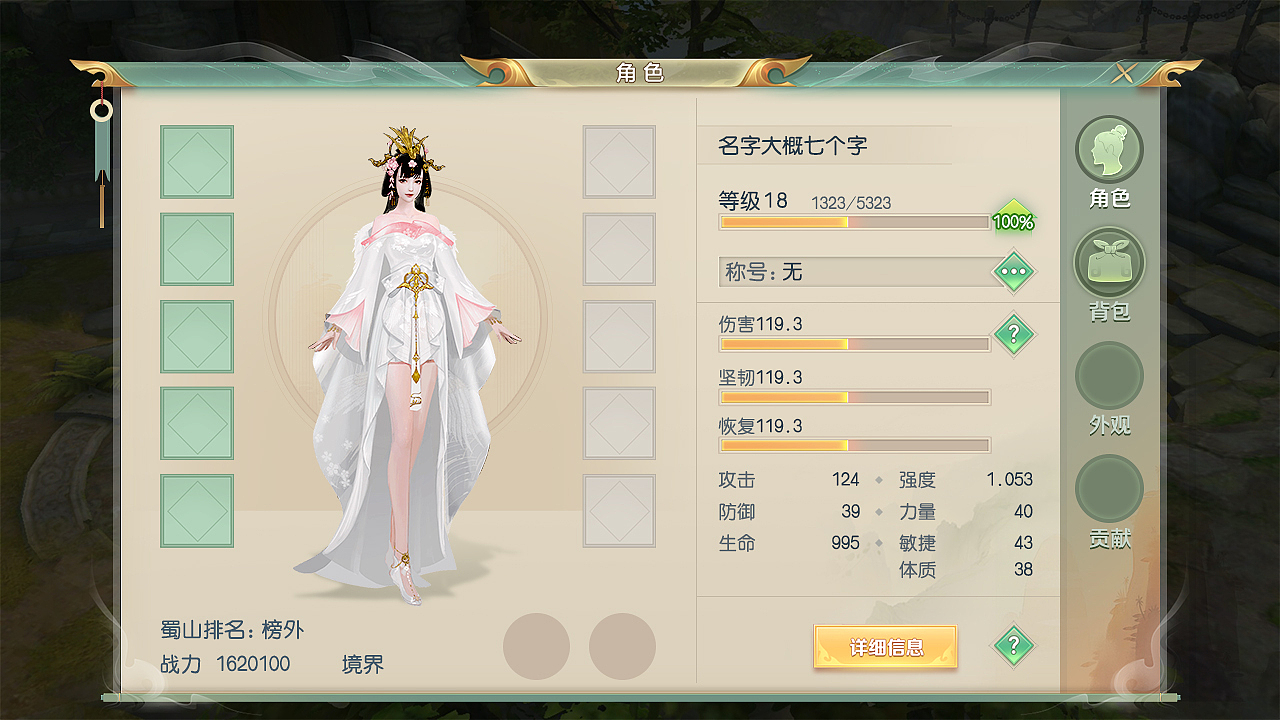Image resolution: width=1280 pixels, height=720 pixels.
Task: Click the left circular icon below the character model
Action: [x=537, y=645]
